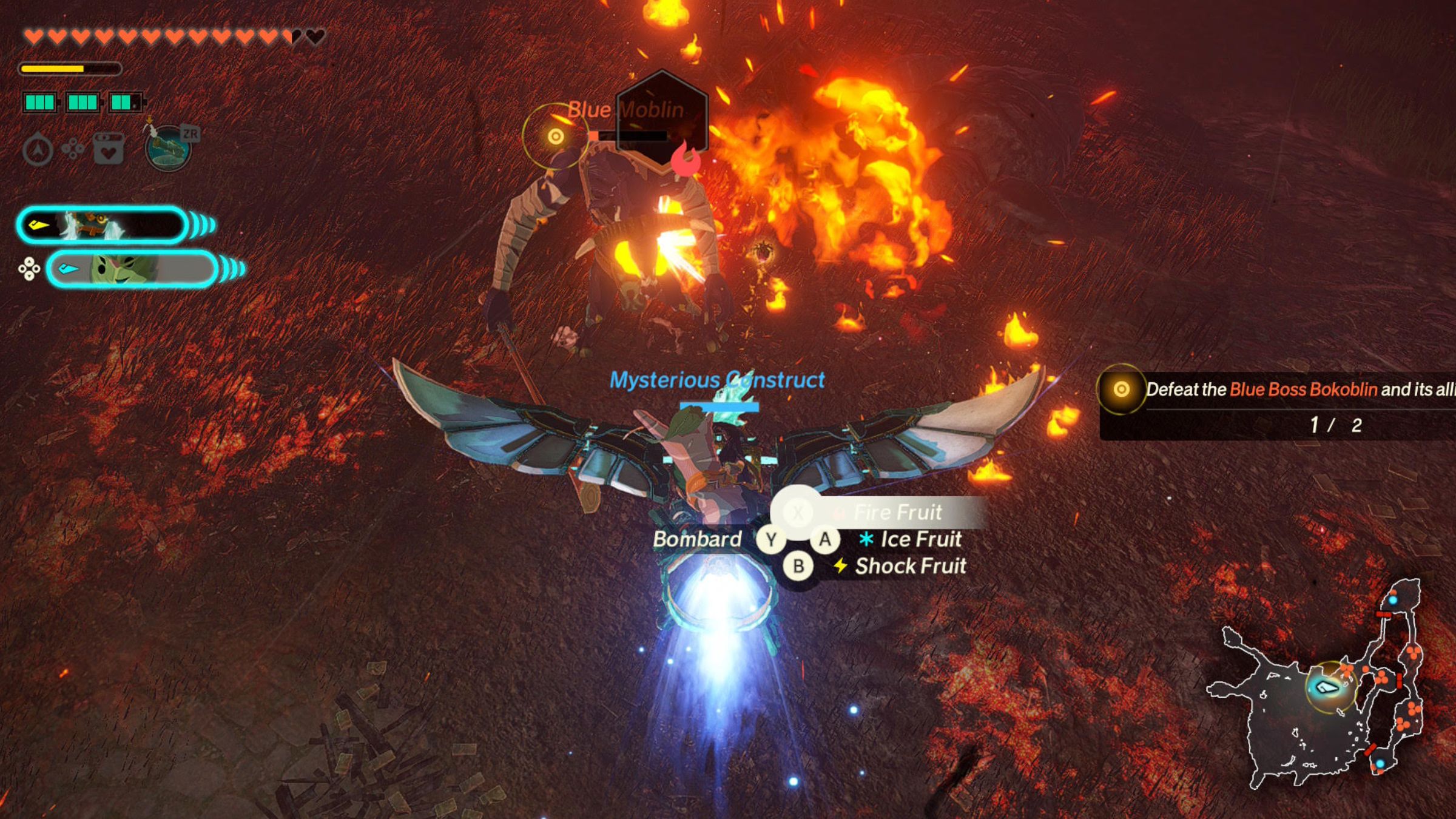Screen dimensions: 1456x819
Task: Select the white-haired construct character panel
Action: tap(102, 226)
